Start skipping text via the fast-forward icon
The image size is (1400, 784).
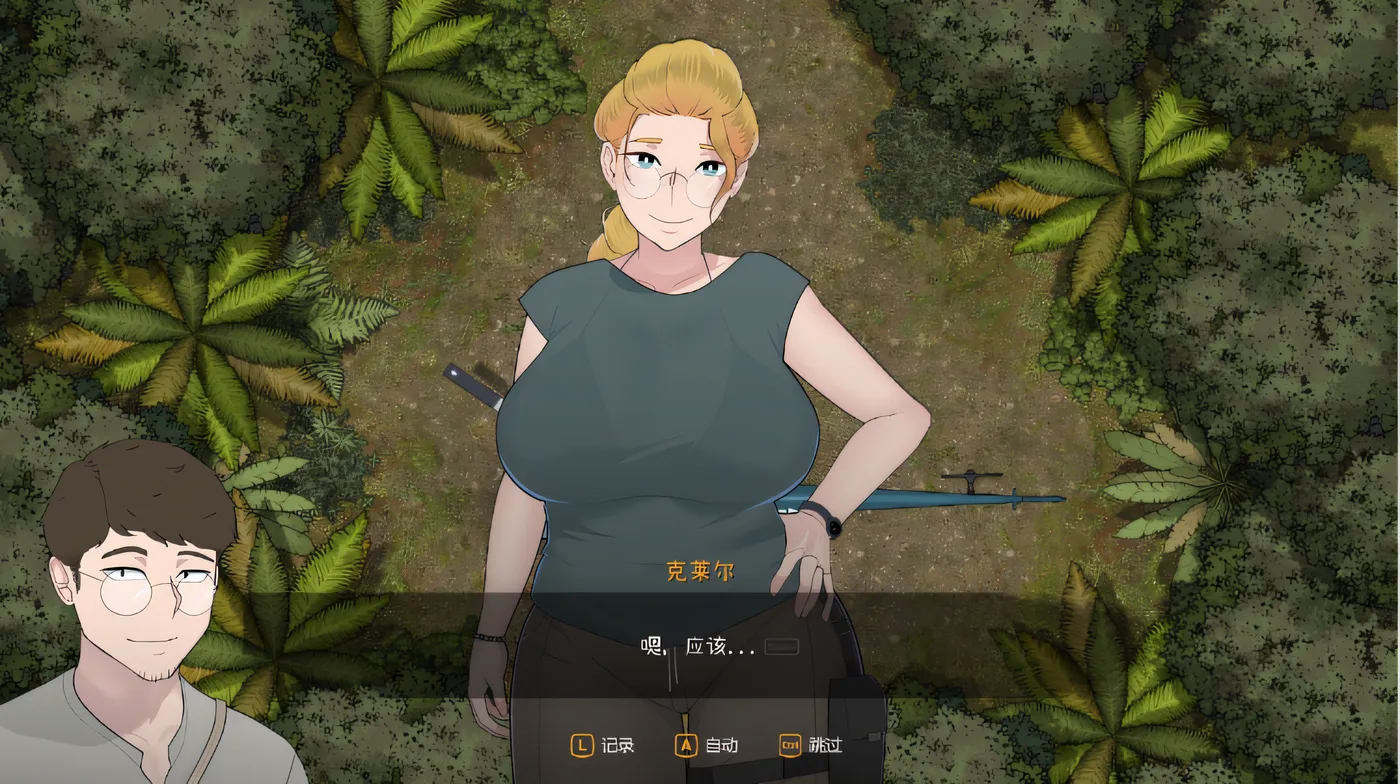[x=789, y=746]
